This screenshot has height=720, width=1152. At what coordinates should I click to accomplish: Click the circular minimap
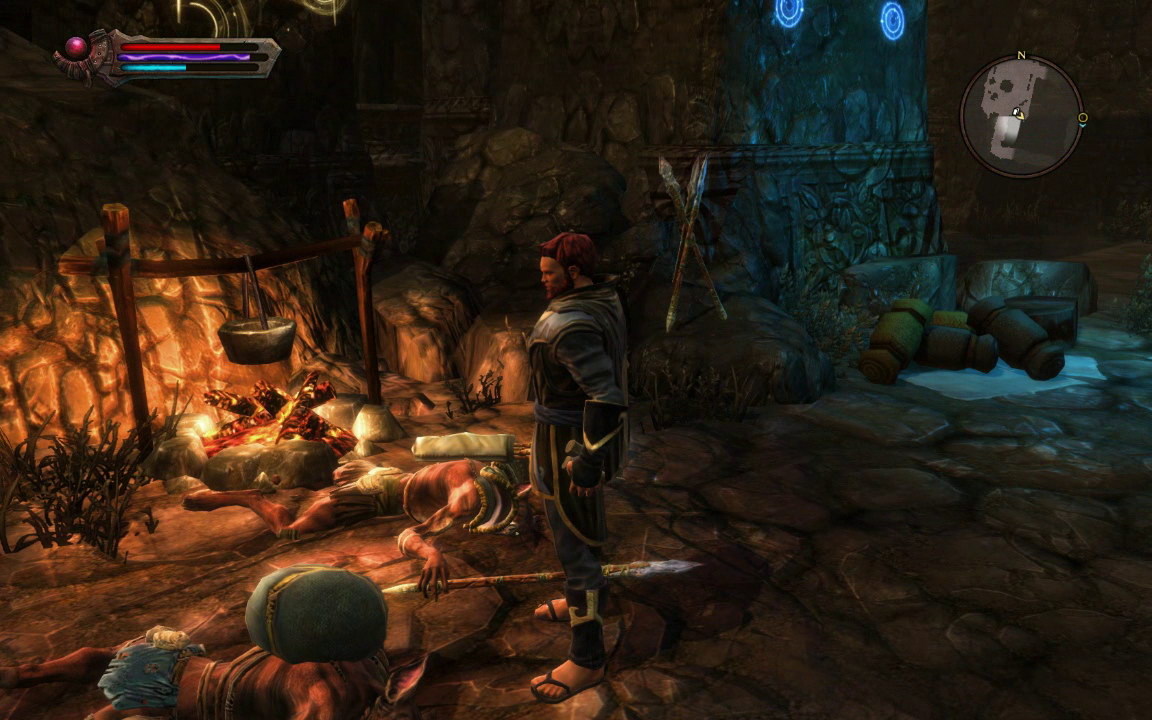[x=1021, y=116]
